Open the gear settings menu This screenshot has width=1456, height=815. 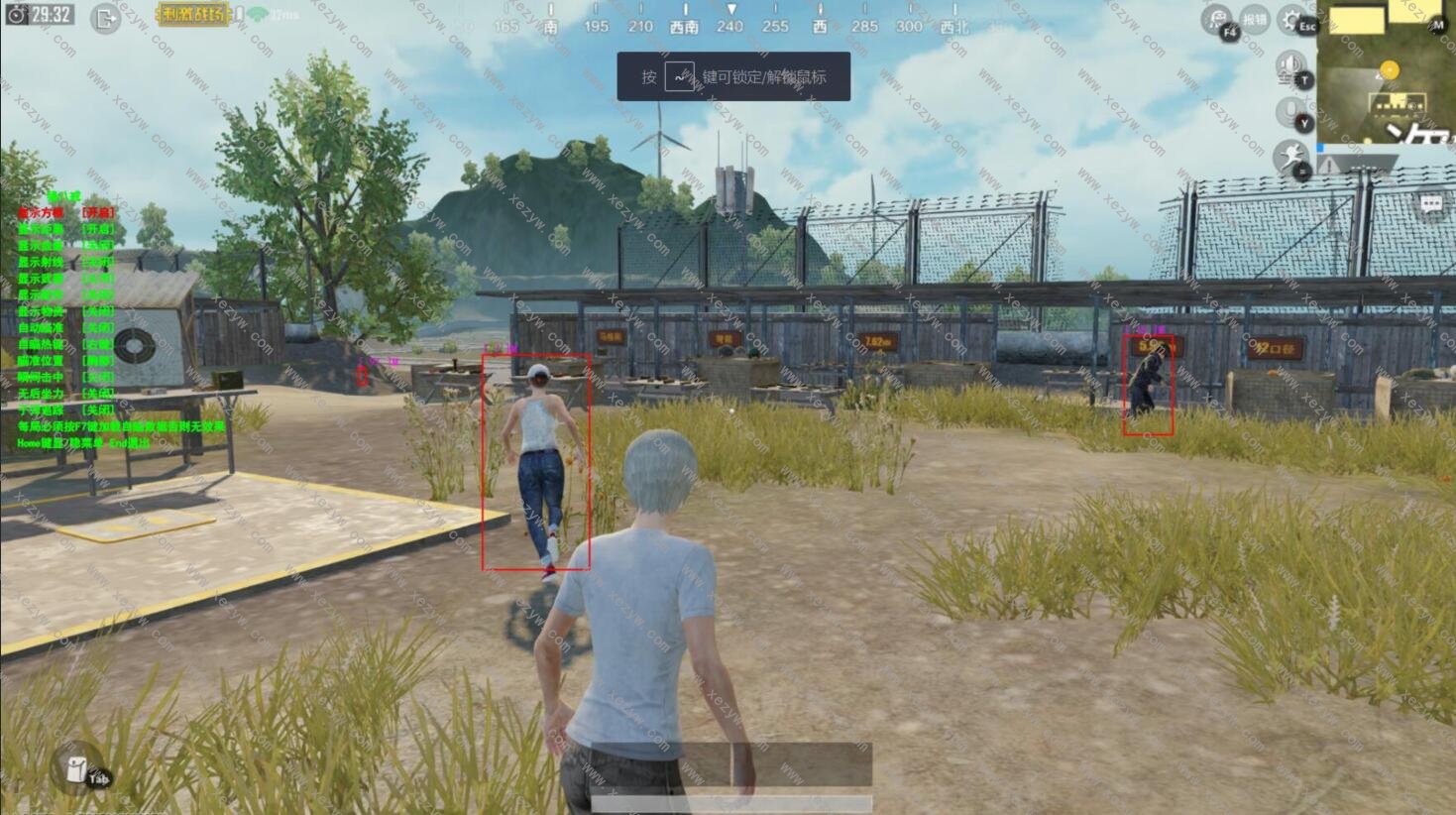[1292, 19]
